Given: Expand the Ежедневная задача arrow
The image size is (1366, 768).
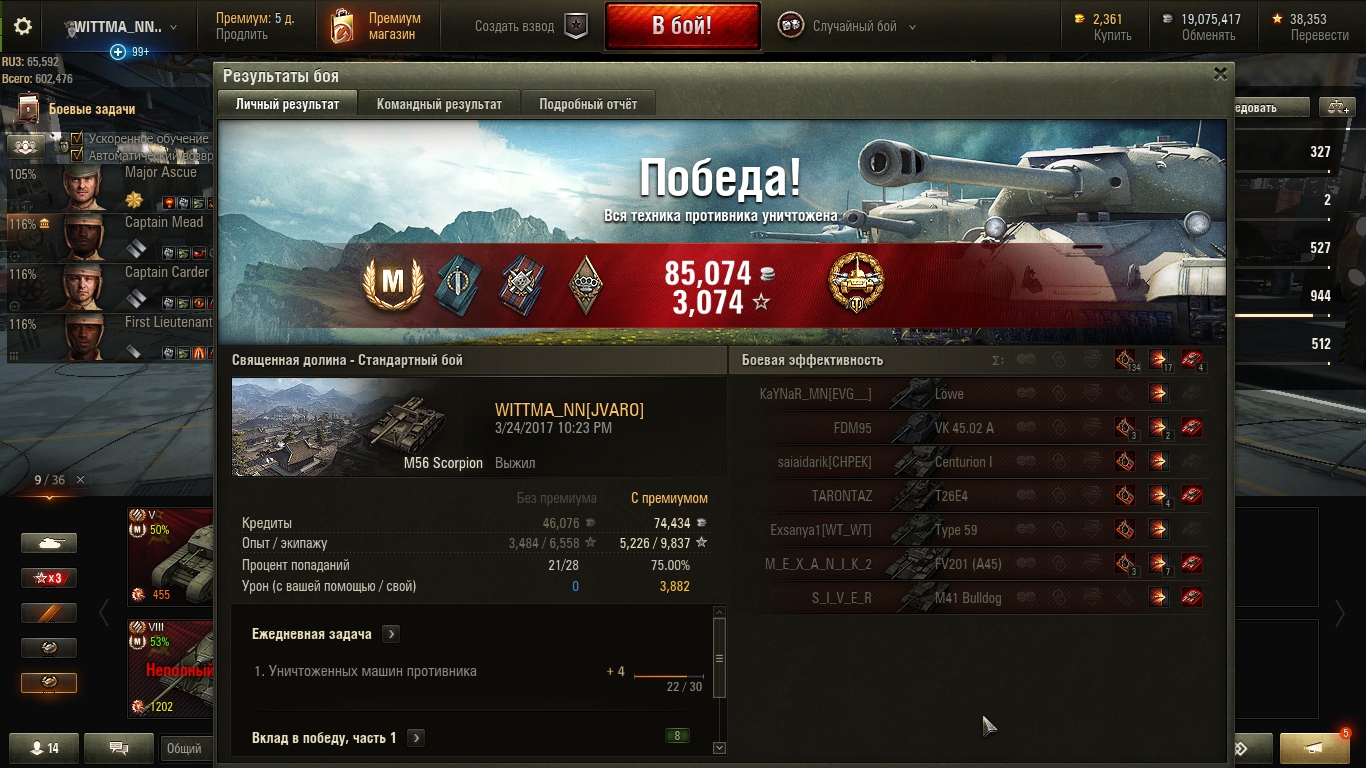Looking at the screenshot, I should pyautogui.click(x=391, y=634).
